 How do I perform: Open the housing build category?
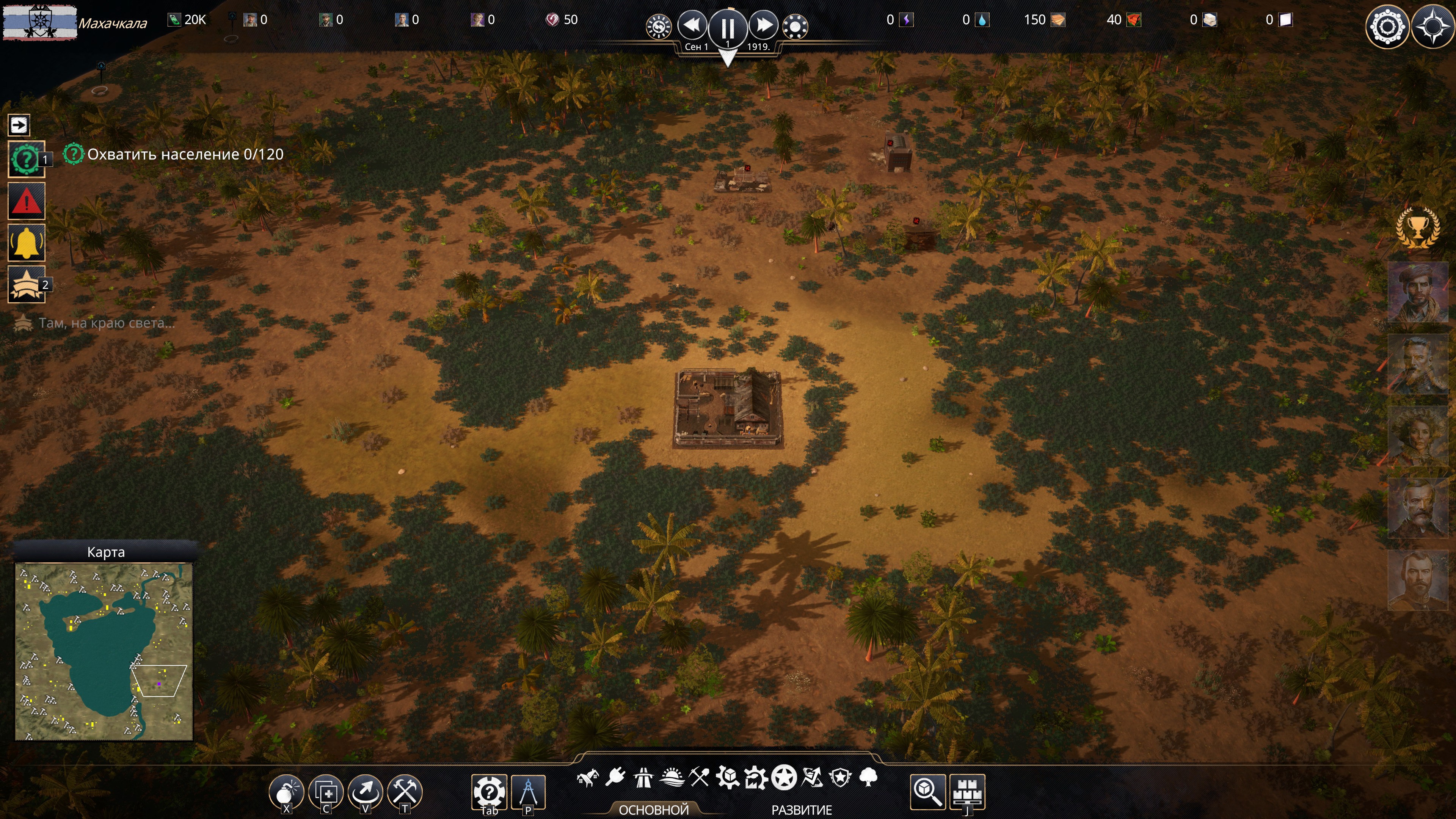[x=588, y=779]
